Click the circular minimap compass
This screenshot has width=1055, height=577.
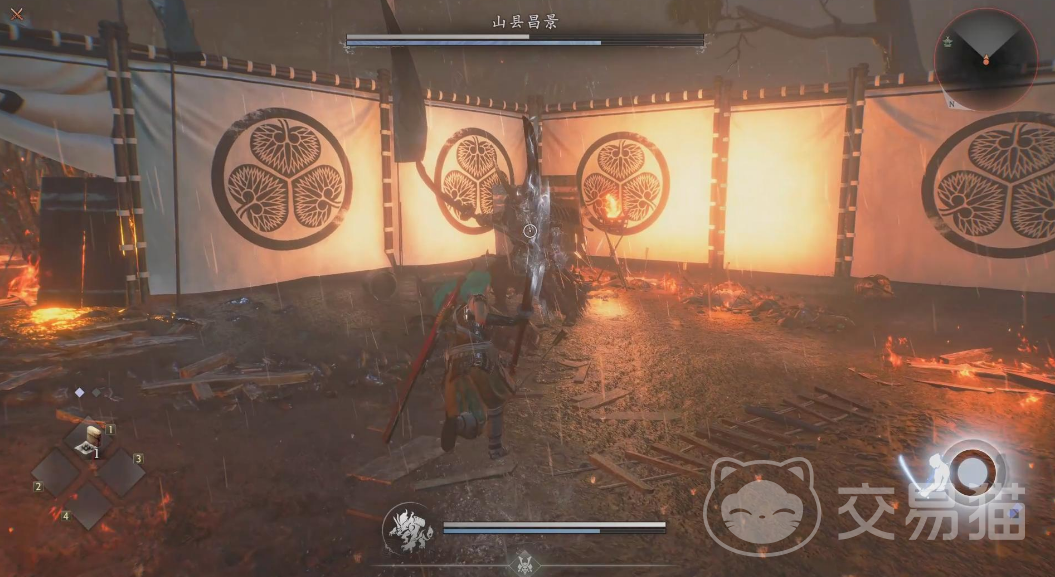pos(985,59)
